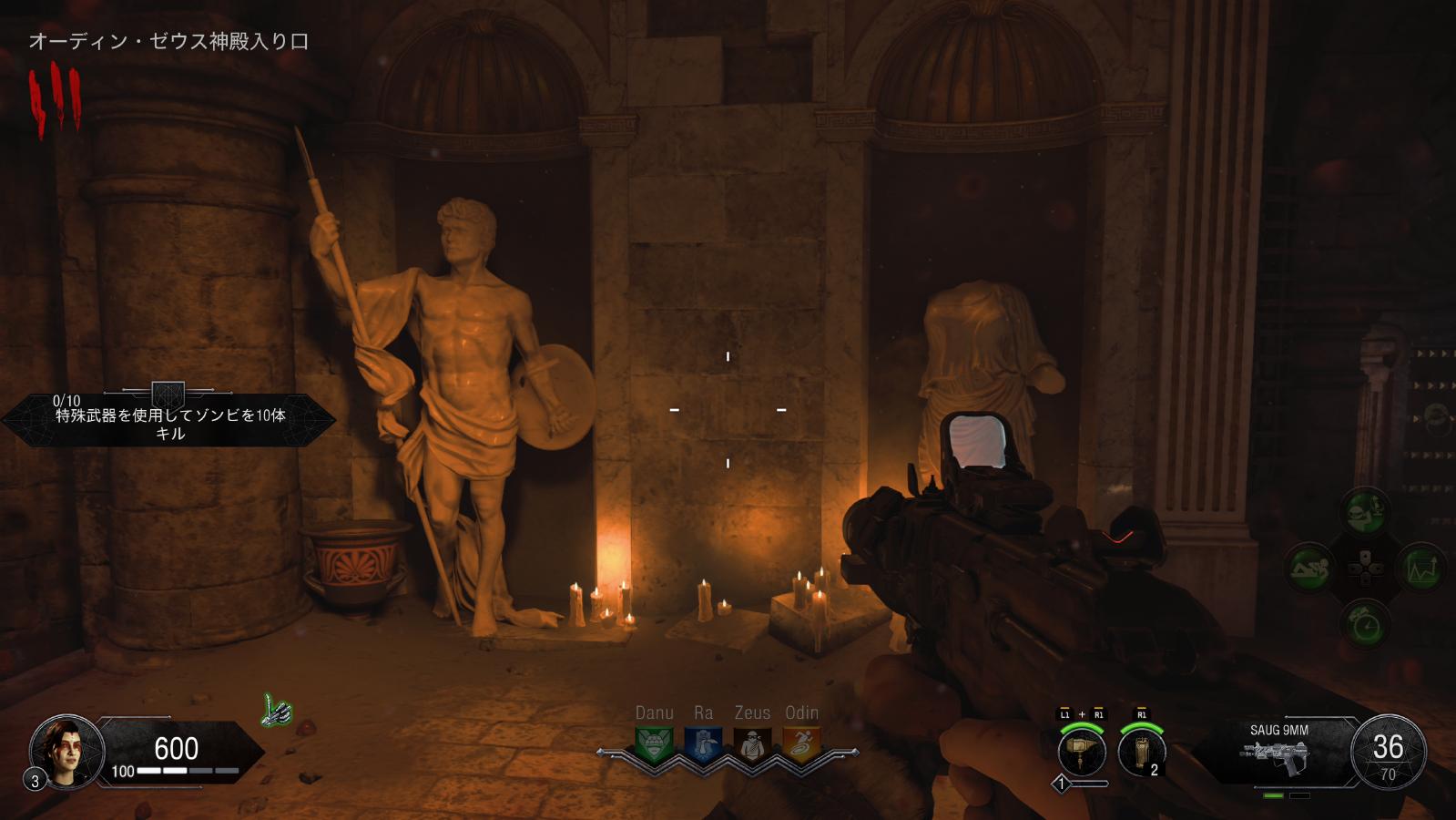Screen dimensions: 1456x820
Task: Use the rising graph elixir icon
Action: pos(1420,568)
